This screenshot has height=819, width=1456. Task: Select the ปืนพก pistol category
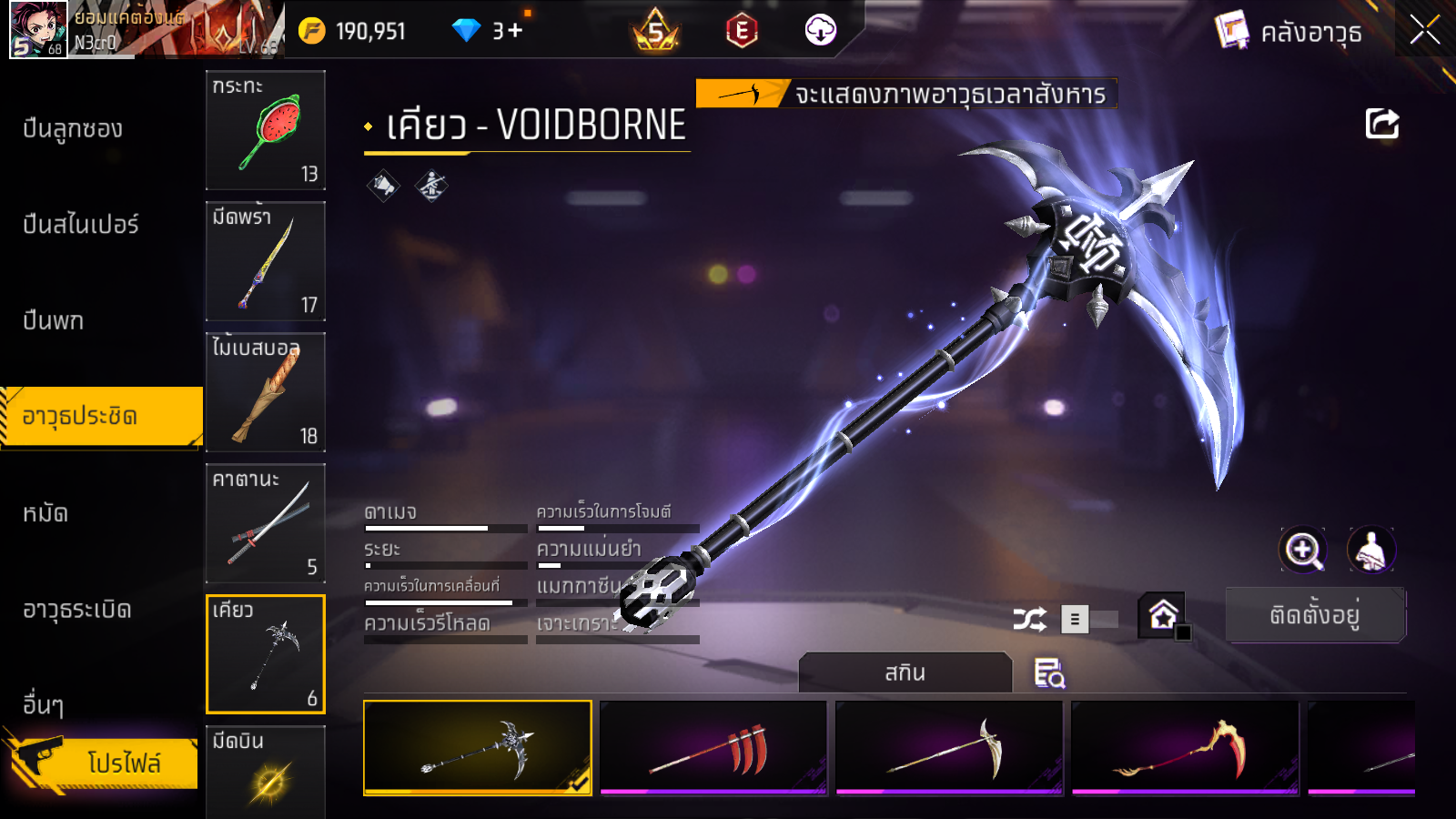[x=54, y=320]
